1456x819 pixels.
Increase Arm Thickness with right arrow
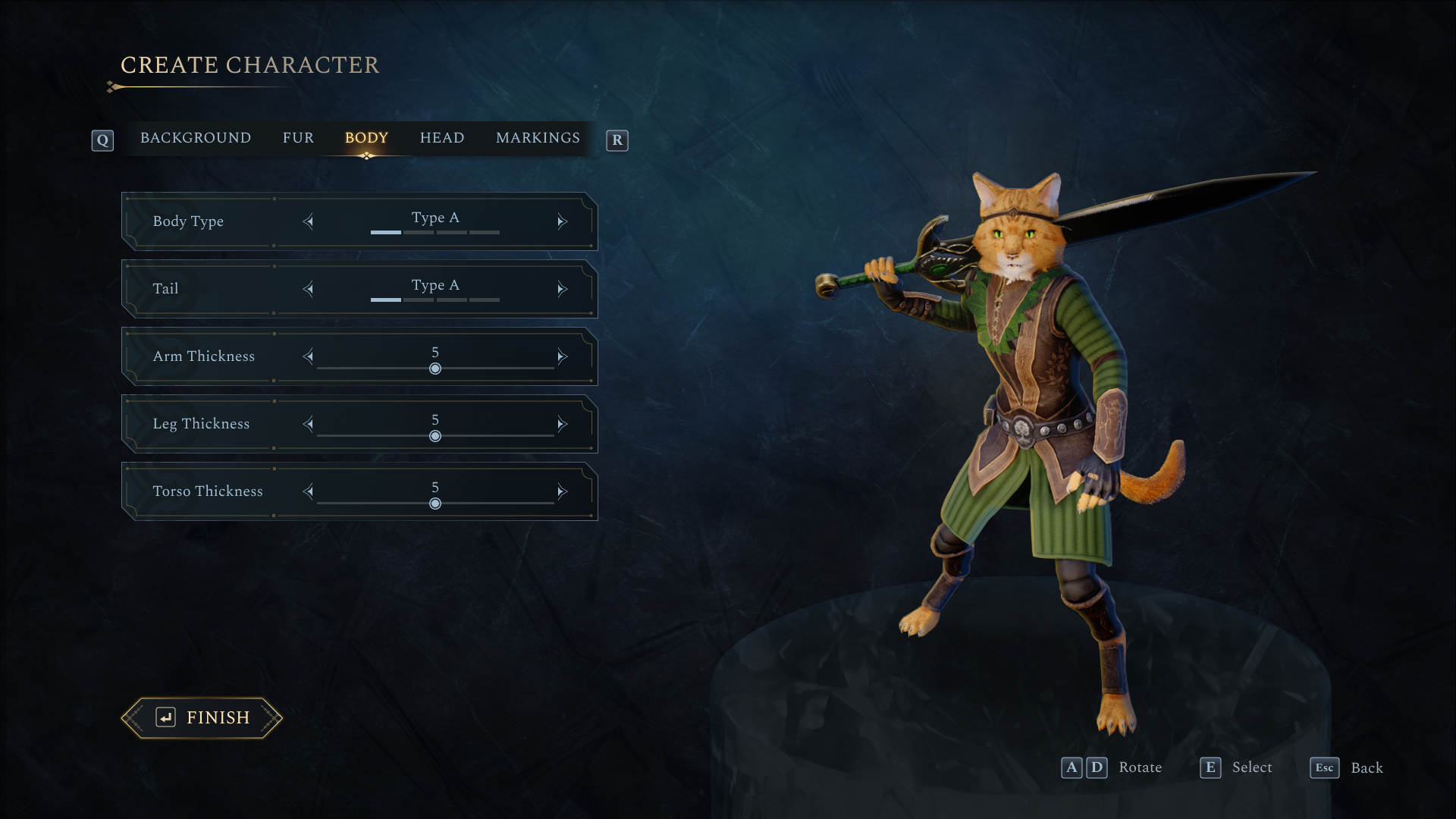click(x=562, y=356)
